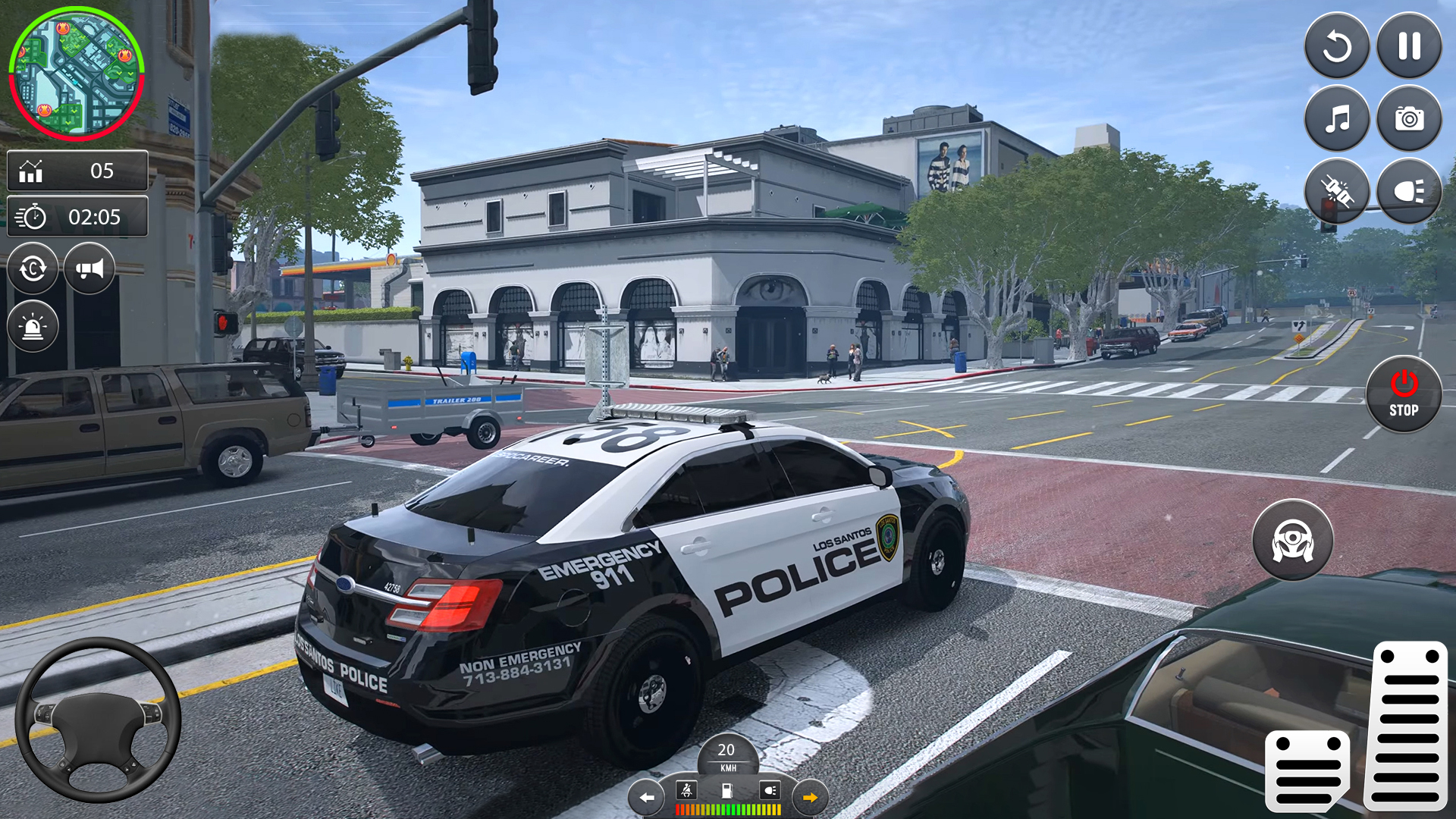Check fuel with the pump icon on the dashboard
Image resolution: width=1456 pixels, height=819 pixels.
click(726, 791)
